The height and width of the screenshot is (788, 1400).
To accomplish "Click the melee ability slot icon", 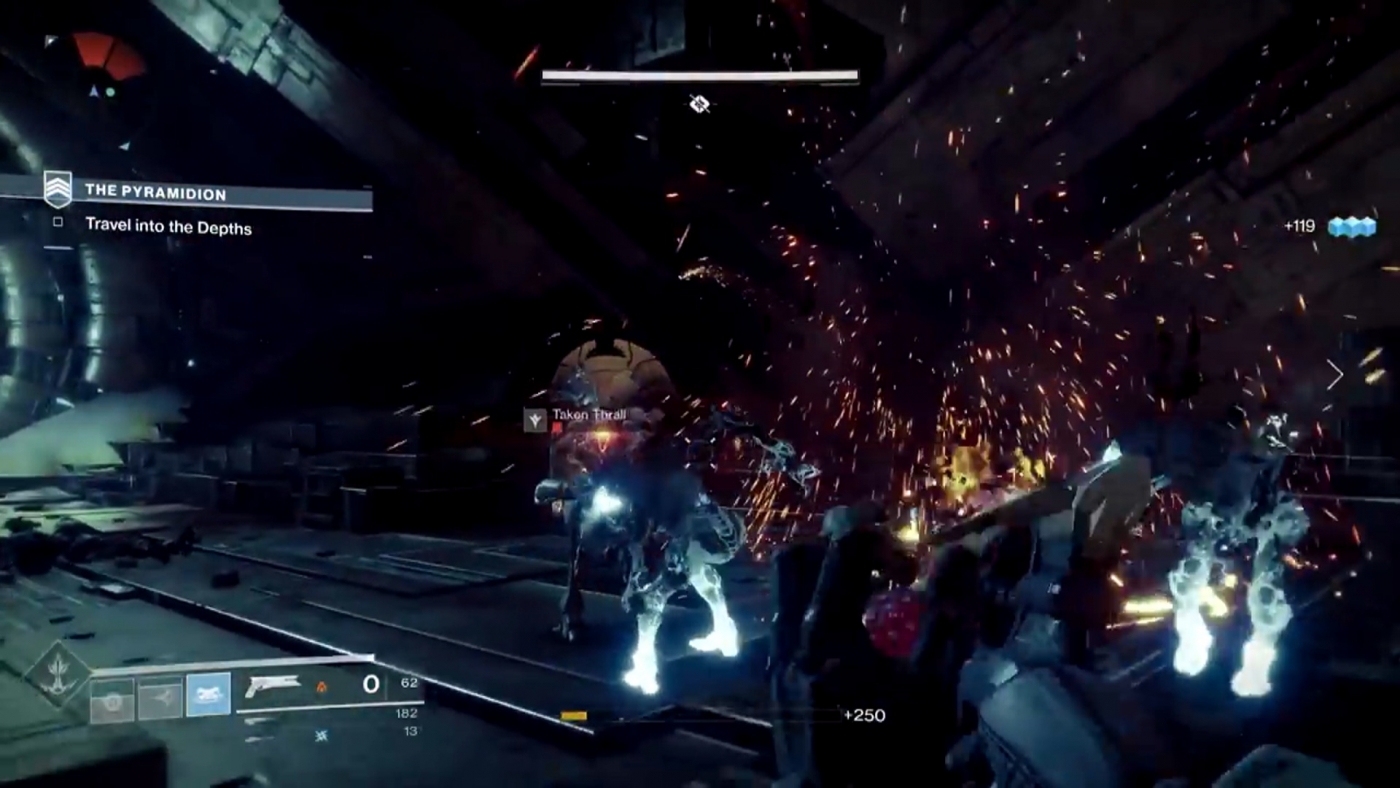I will click(x=163, y=697).
